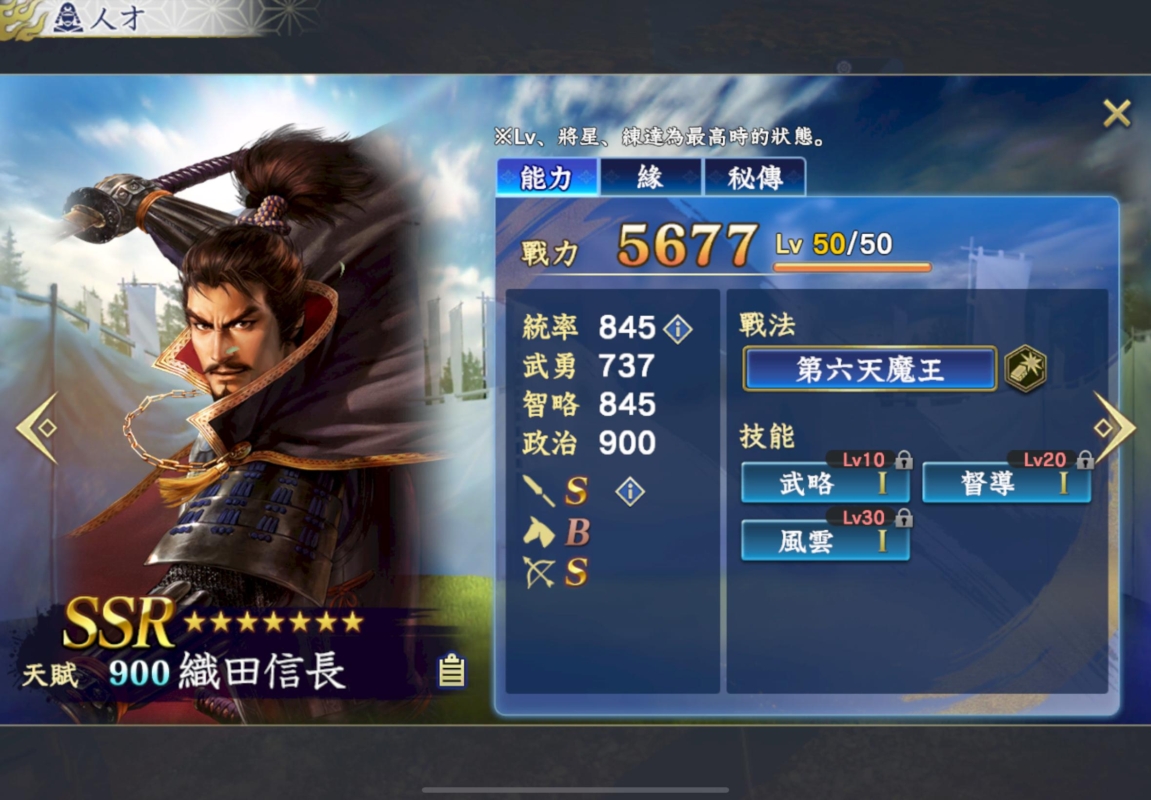Open the 督導 skill
This screenshot has width=1151, height=800.
click(x=1006, y=484)
